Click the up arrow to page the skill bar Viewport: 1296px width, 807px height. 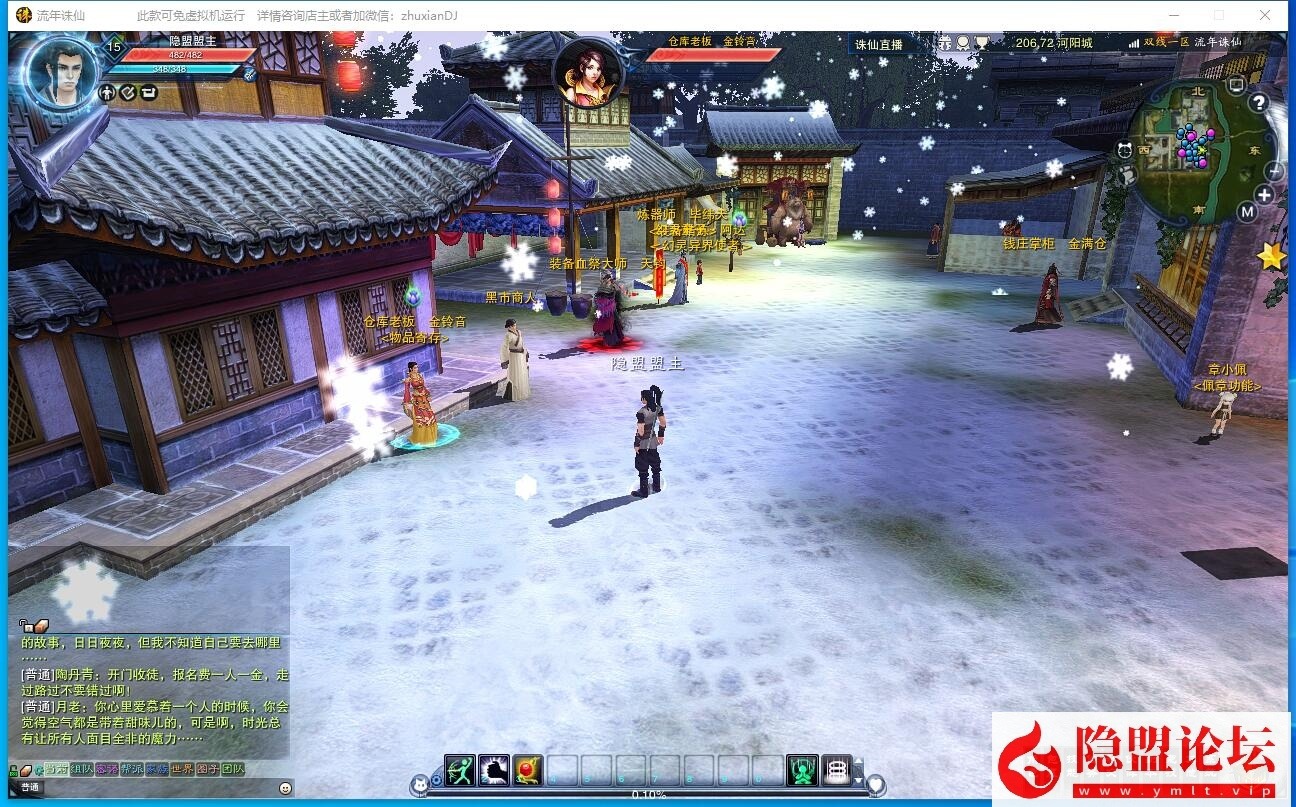click(x=858, y=762)
